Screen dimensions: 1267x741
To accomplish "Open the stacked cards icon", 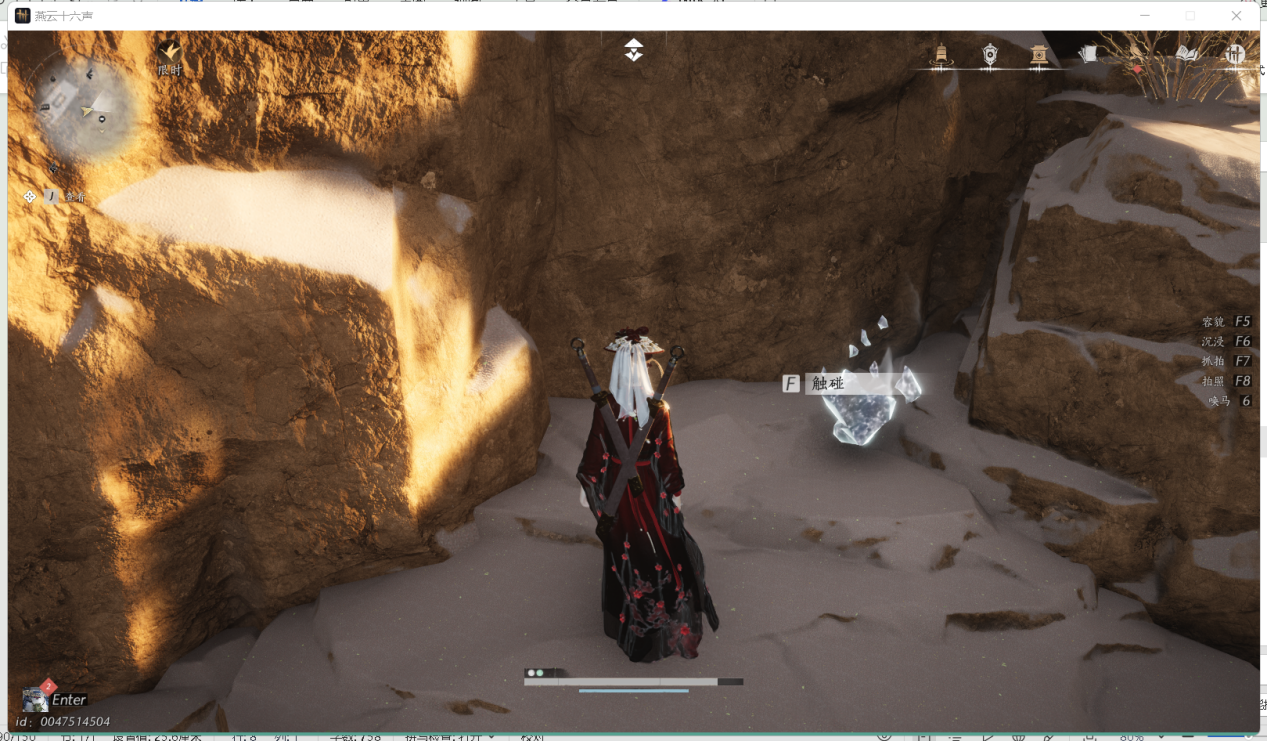I will [1088, 54].
